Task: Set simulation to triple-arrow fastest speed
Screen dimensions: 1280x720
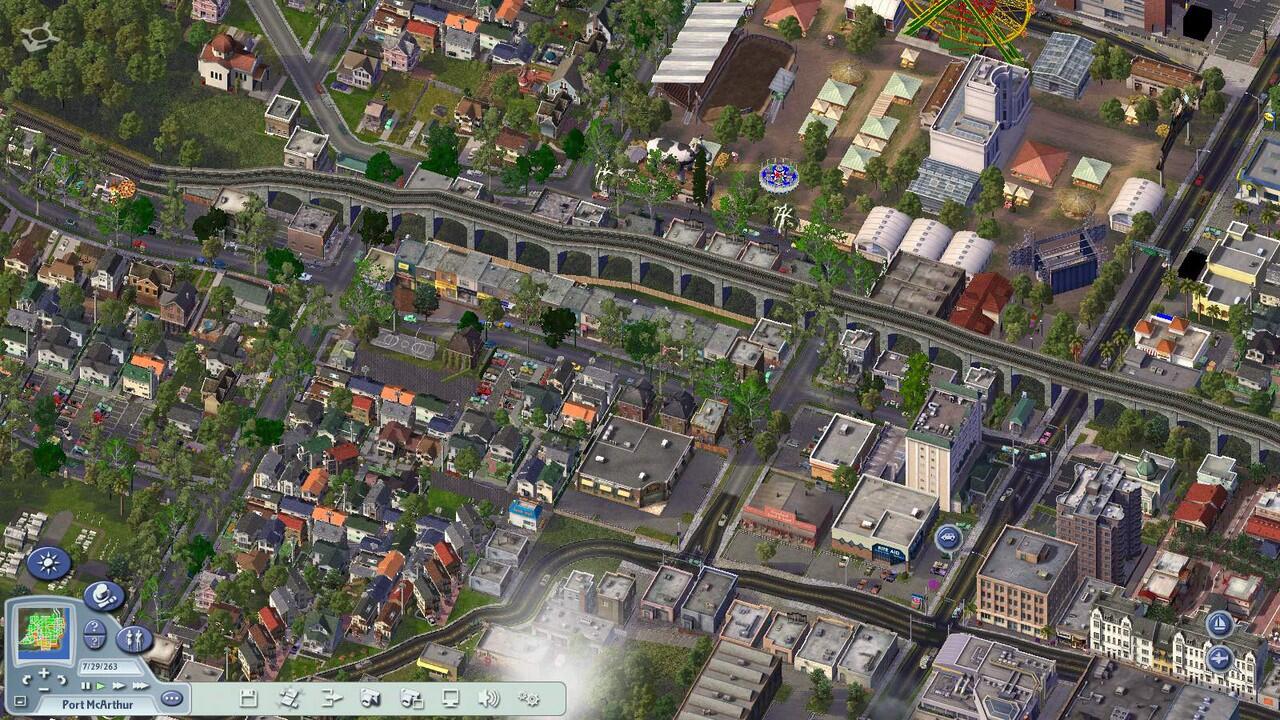Action: 139,686
